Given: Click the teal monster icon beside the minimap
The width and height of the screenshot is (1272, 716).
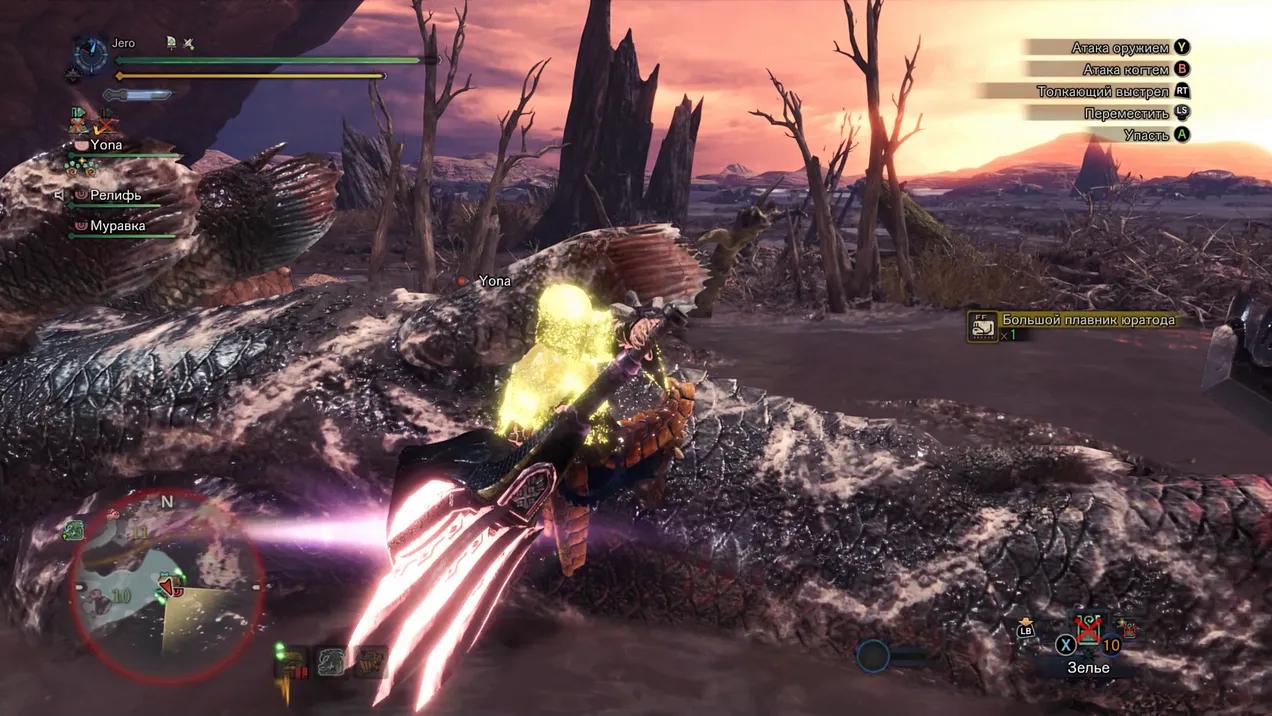Looking at the screenshot, I should pyautogui.click(x=74, y=530).
